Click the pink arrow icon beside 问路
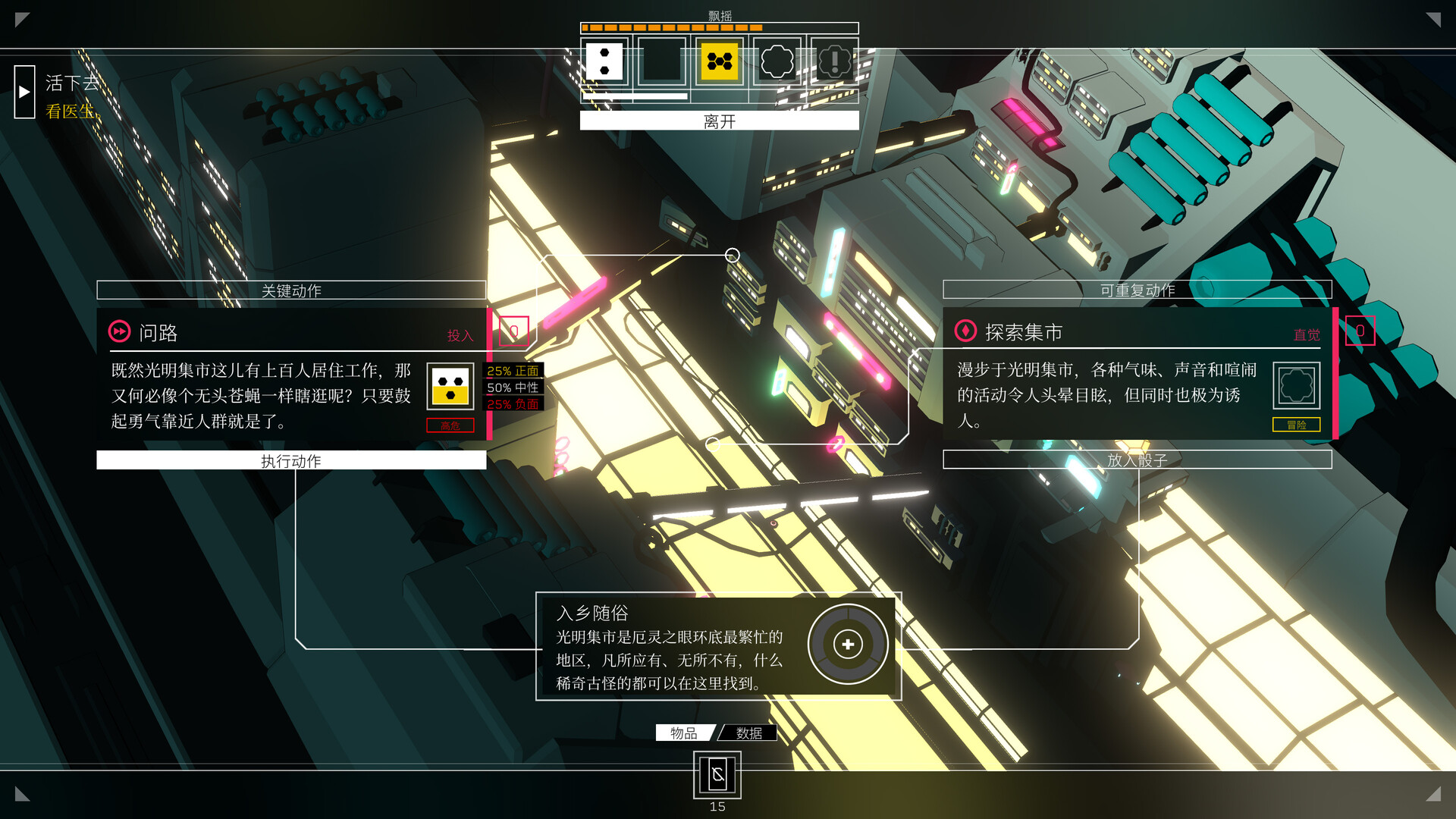The width and height of the screenshot is (1456, 819). pyautogui.click(x=118, y=331)
